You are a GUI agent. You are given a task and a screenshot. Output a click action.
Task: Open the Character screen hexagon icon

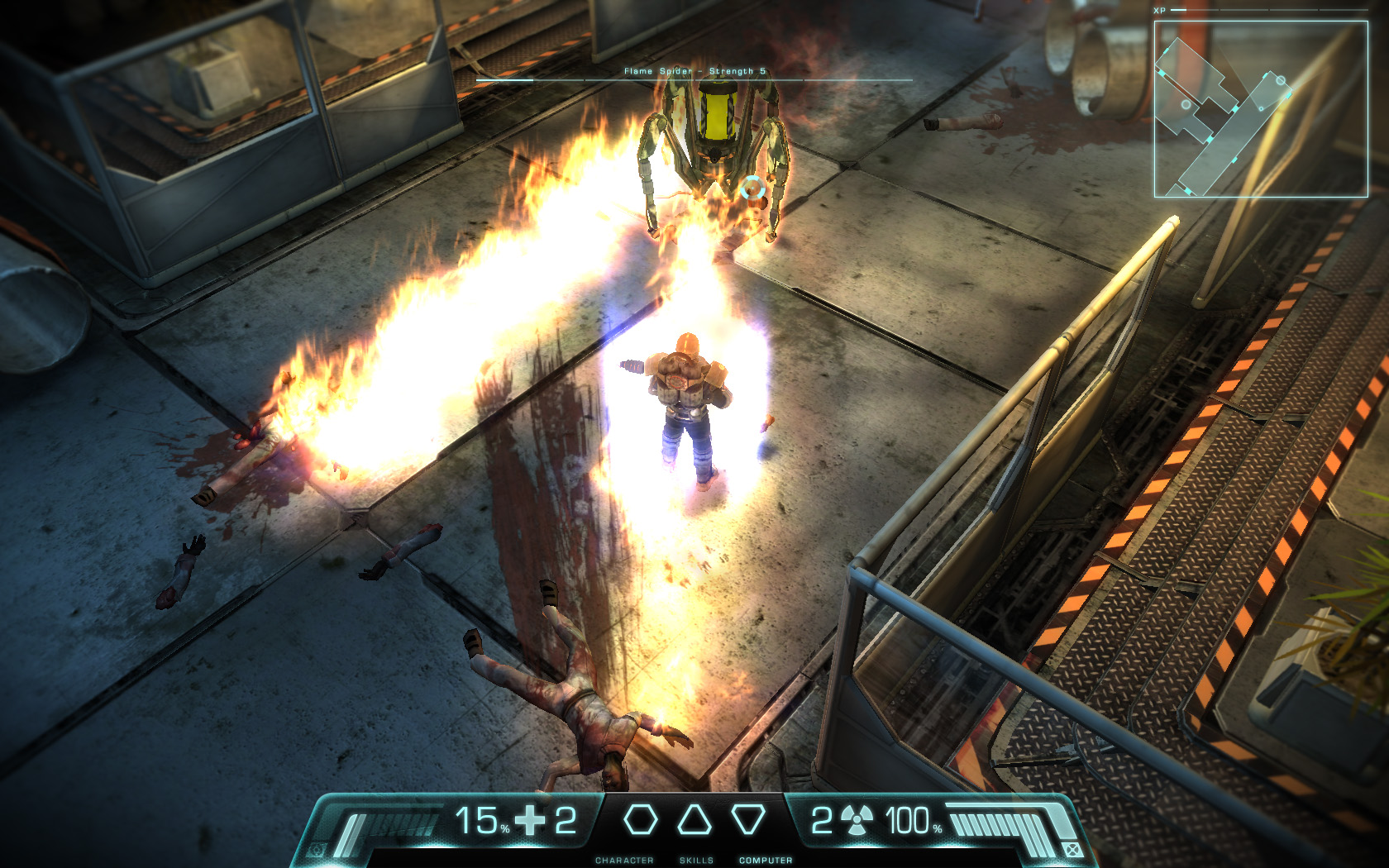pyautogui.click(x=640, y=820)
